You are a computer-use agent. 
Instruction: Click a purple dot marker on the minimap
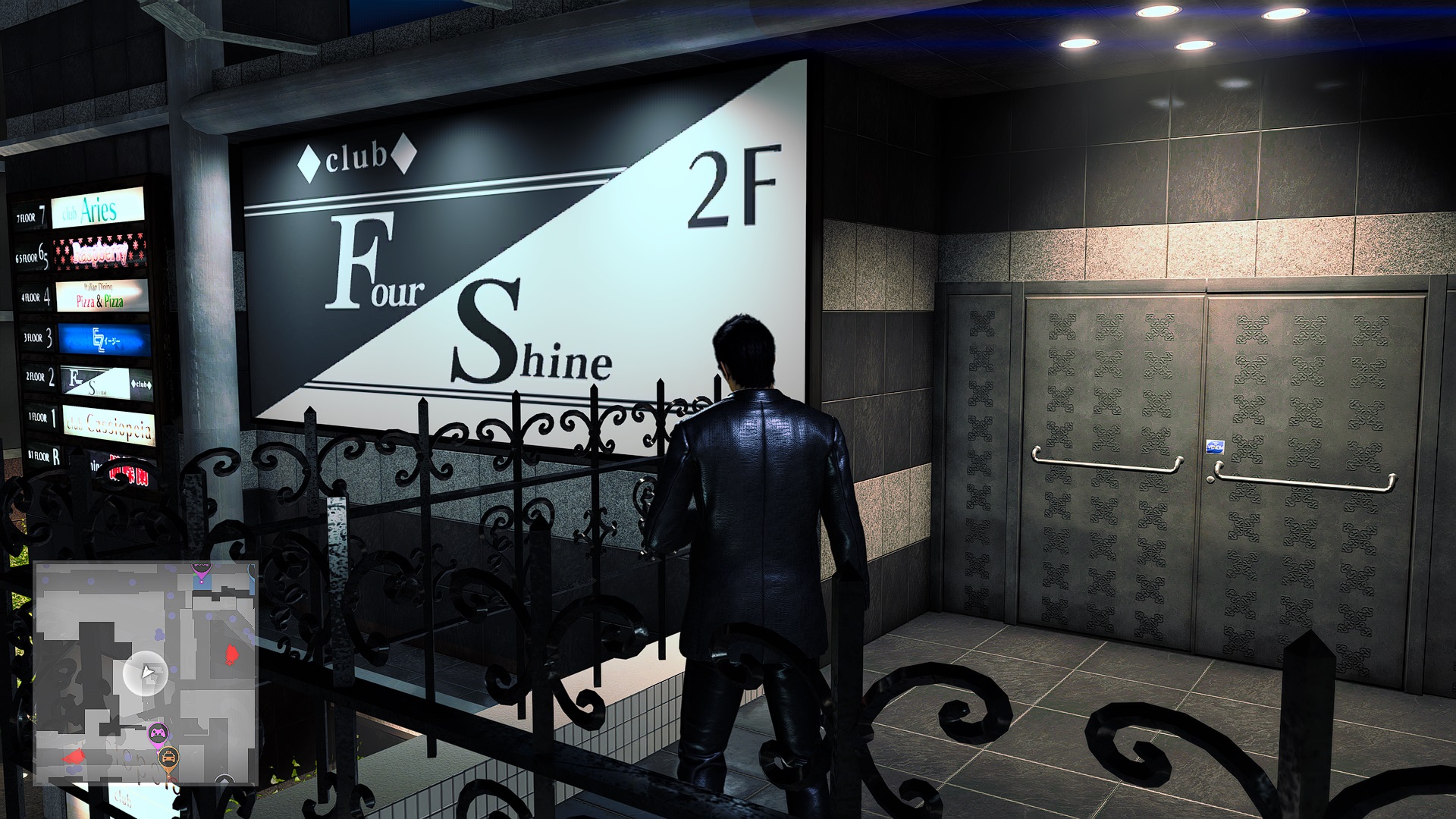(159, 635)
